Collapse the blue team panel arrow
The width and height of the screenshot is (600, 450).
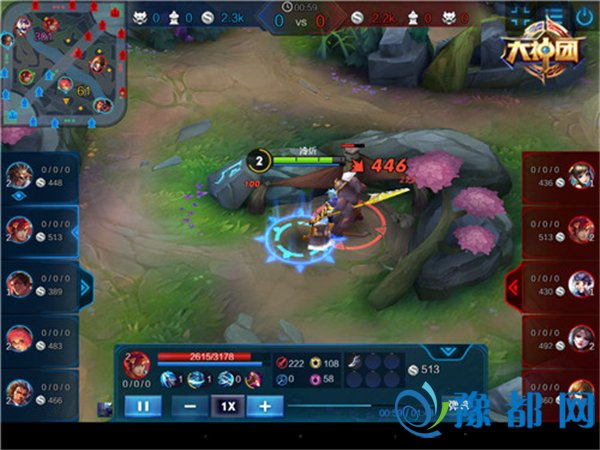pos(86,287)
